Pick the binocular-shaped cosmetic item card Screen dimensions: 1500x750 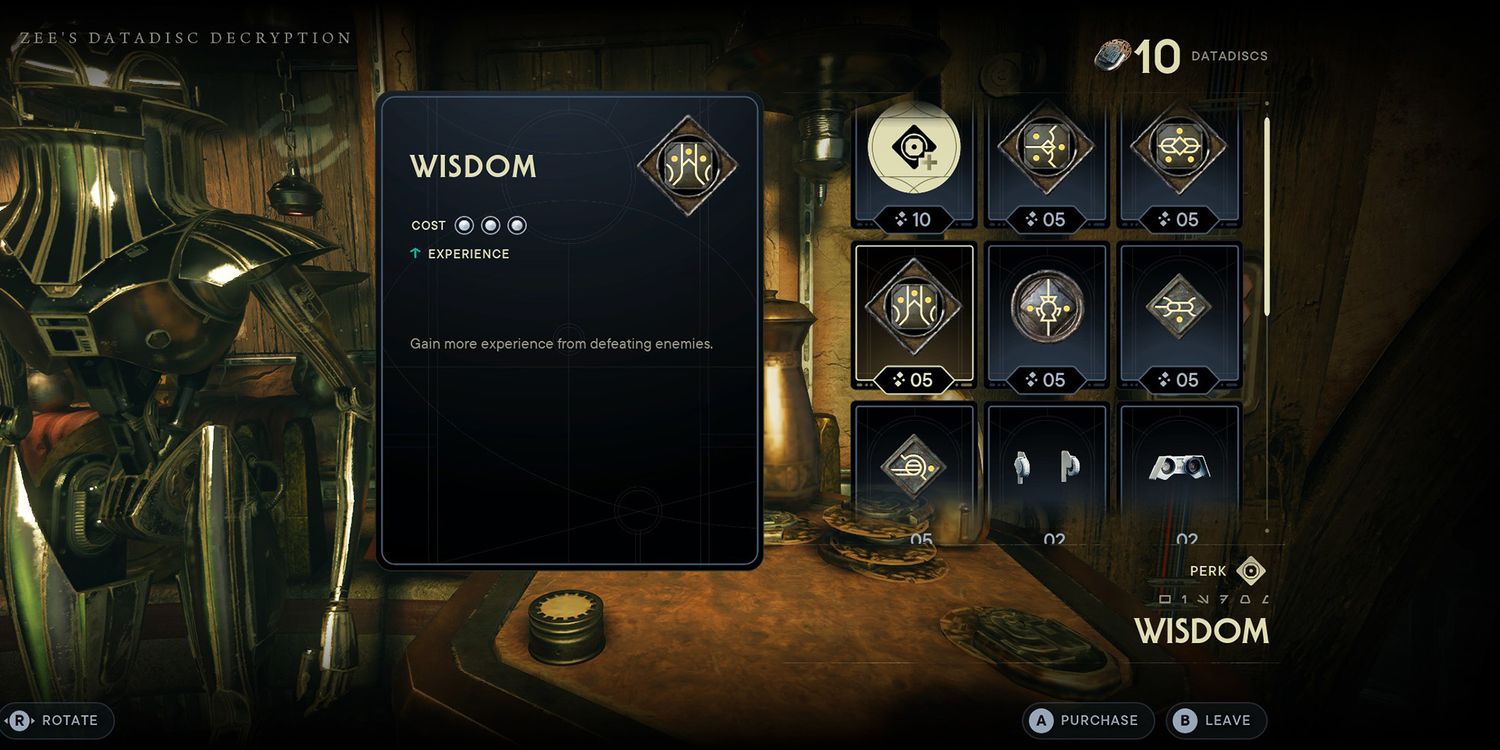1180,468
